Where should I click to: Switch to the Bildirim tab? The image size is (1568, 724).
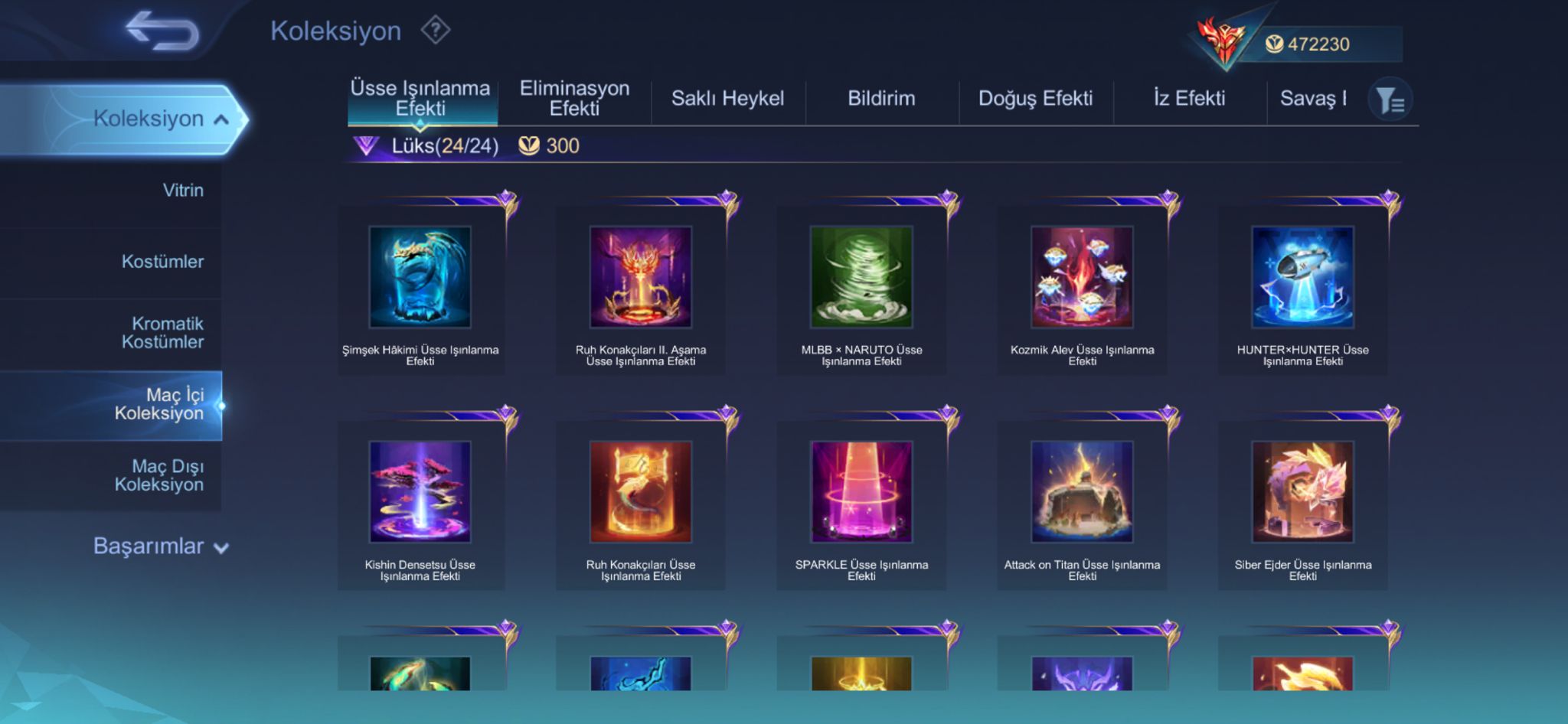881,99
